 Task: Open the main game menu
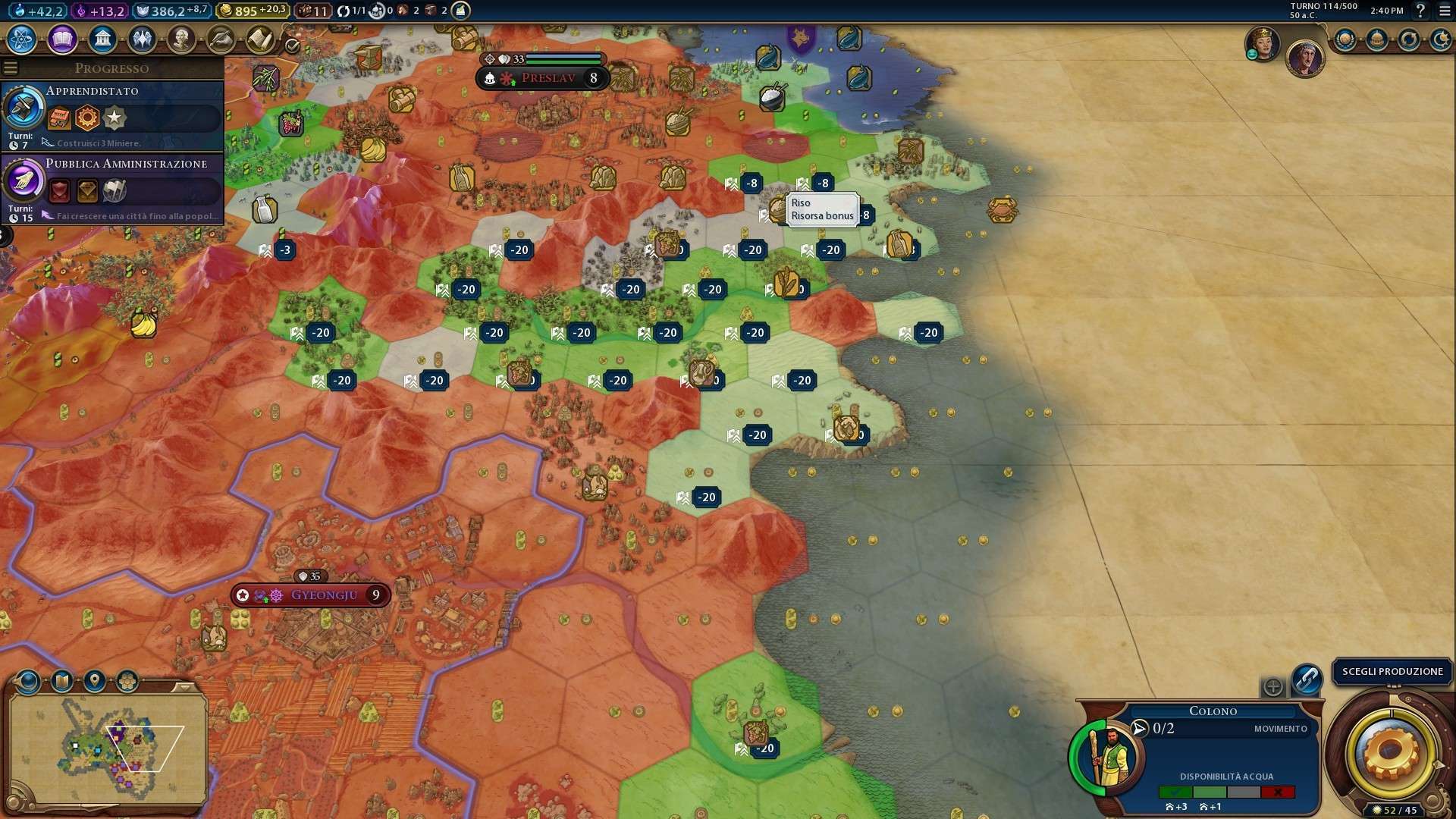[x=1445, y=11]
